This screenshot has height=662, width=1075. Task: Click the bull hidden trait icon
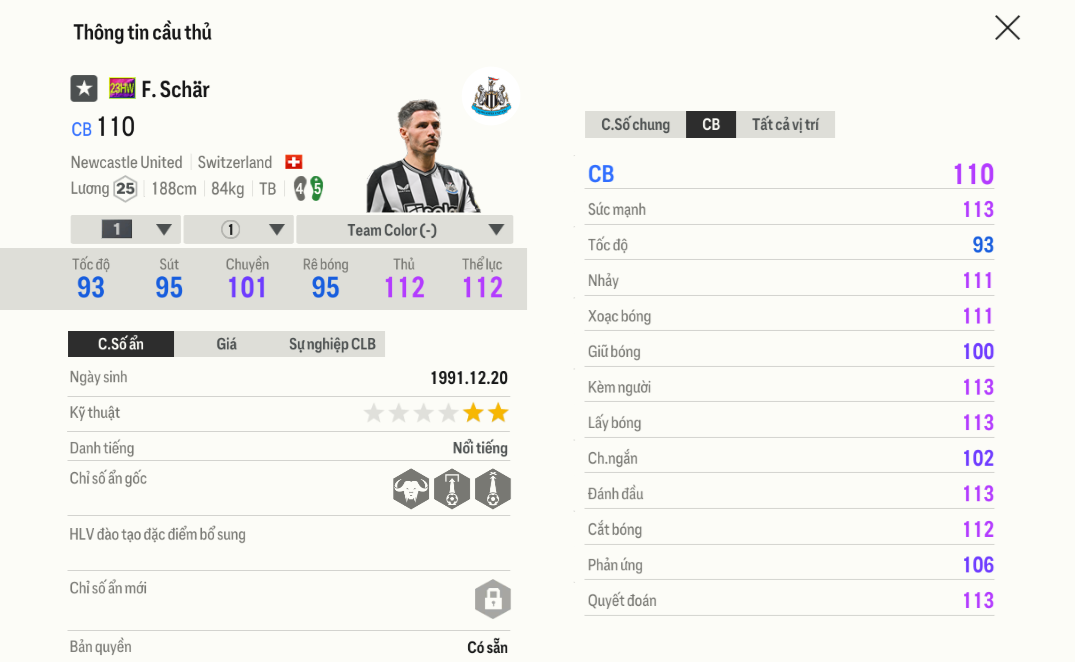pos(410,490)
